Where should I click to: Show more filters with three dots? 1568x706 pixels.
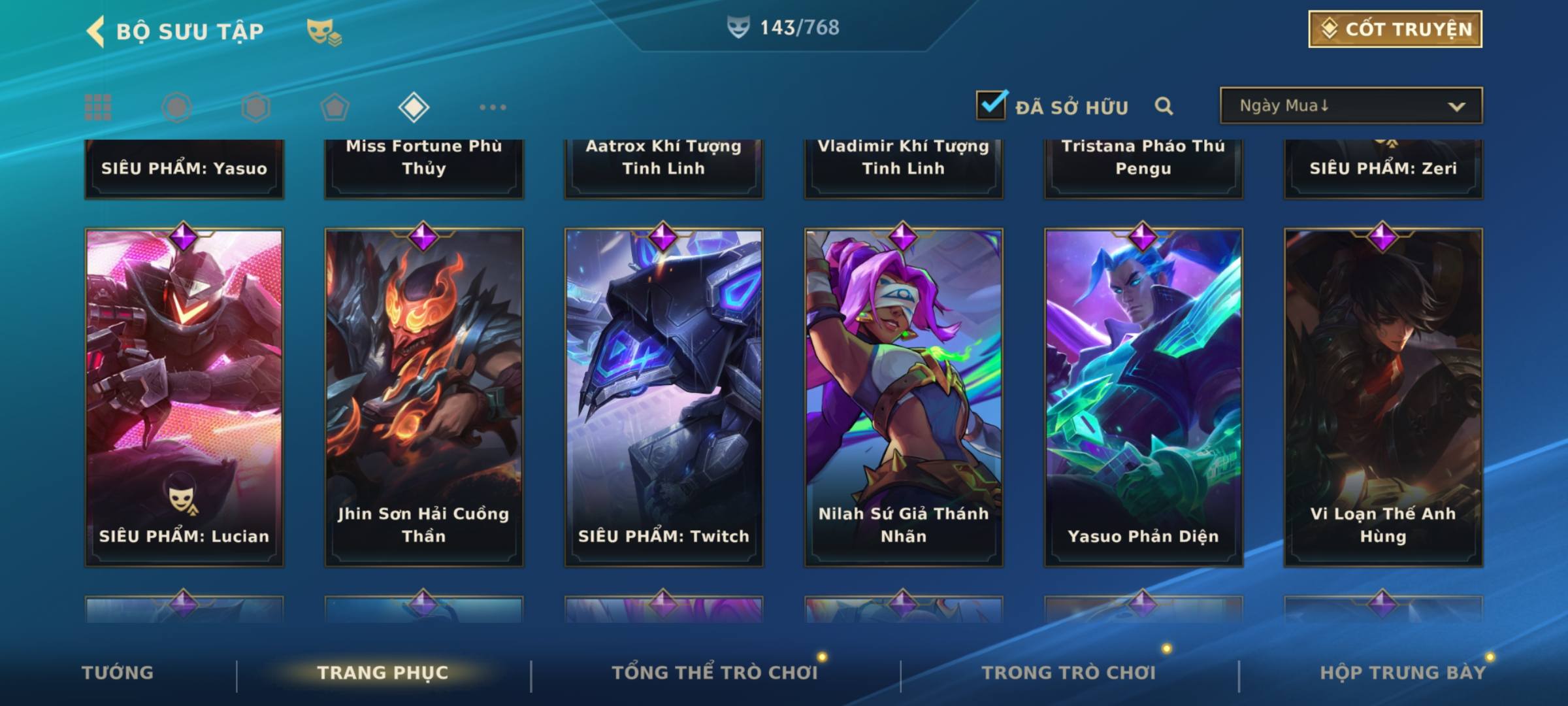(x=493, y=107)
